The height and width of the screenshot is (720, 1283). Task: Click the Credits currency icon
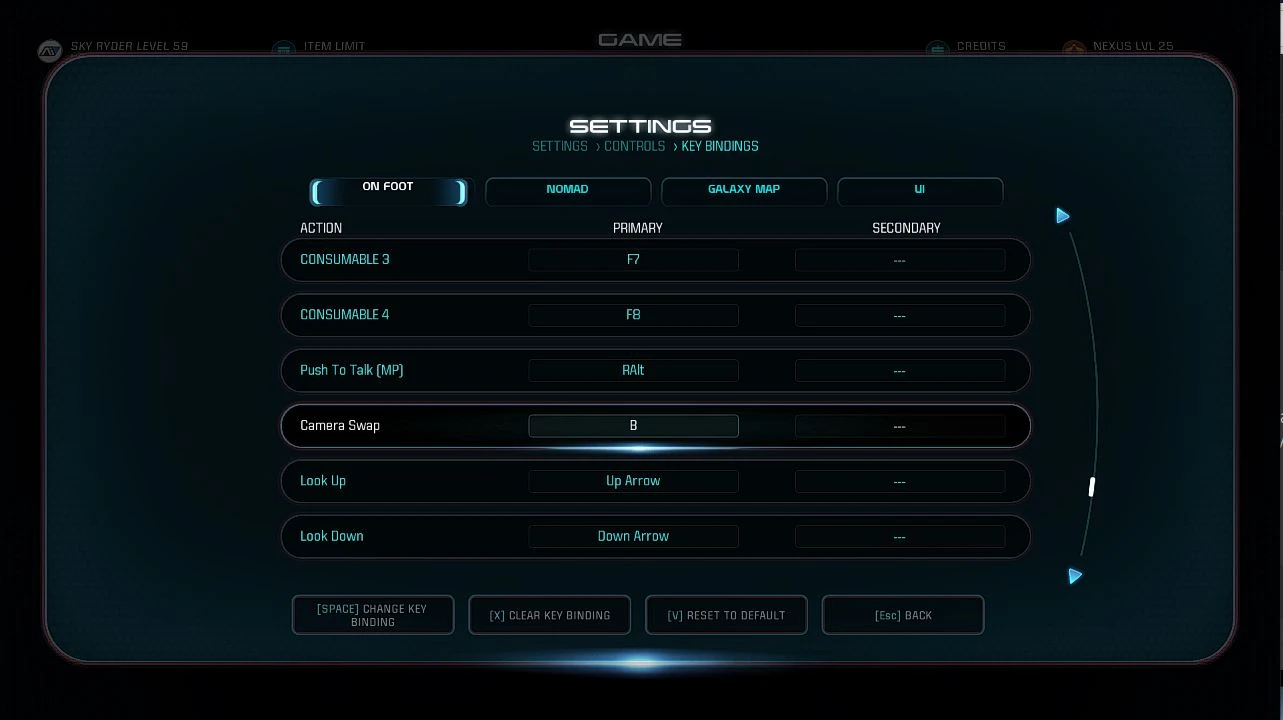pos(937,47)
